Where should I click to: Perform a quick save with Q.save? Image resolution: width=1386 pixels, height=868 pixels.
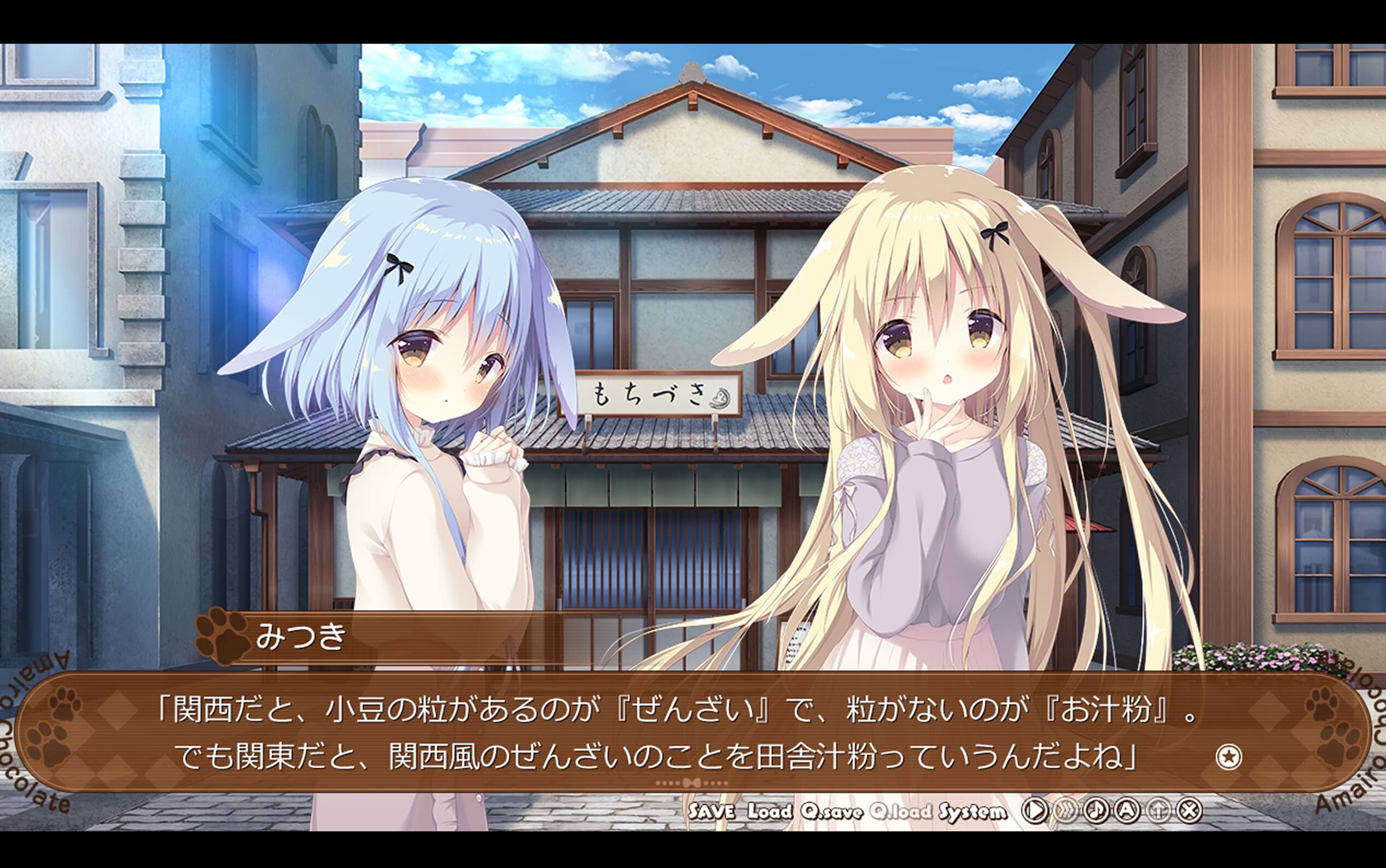point(832,811)
